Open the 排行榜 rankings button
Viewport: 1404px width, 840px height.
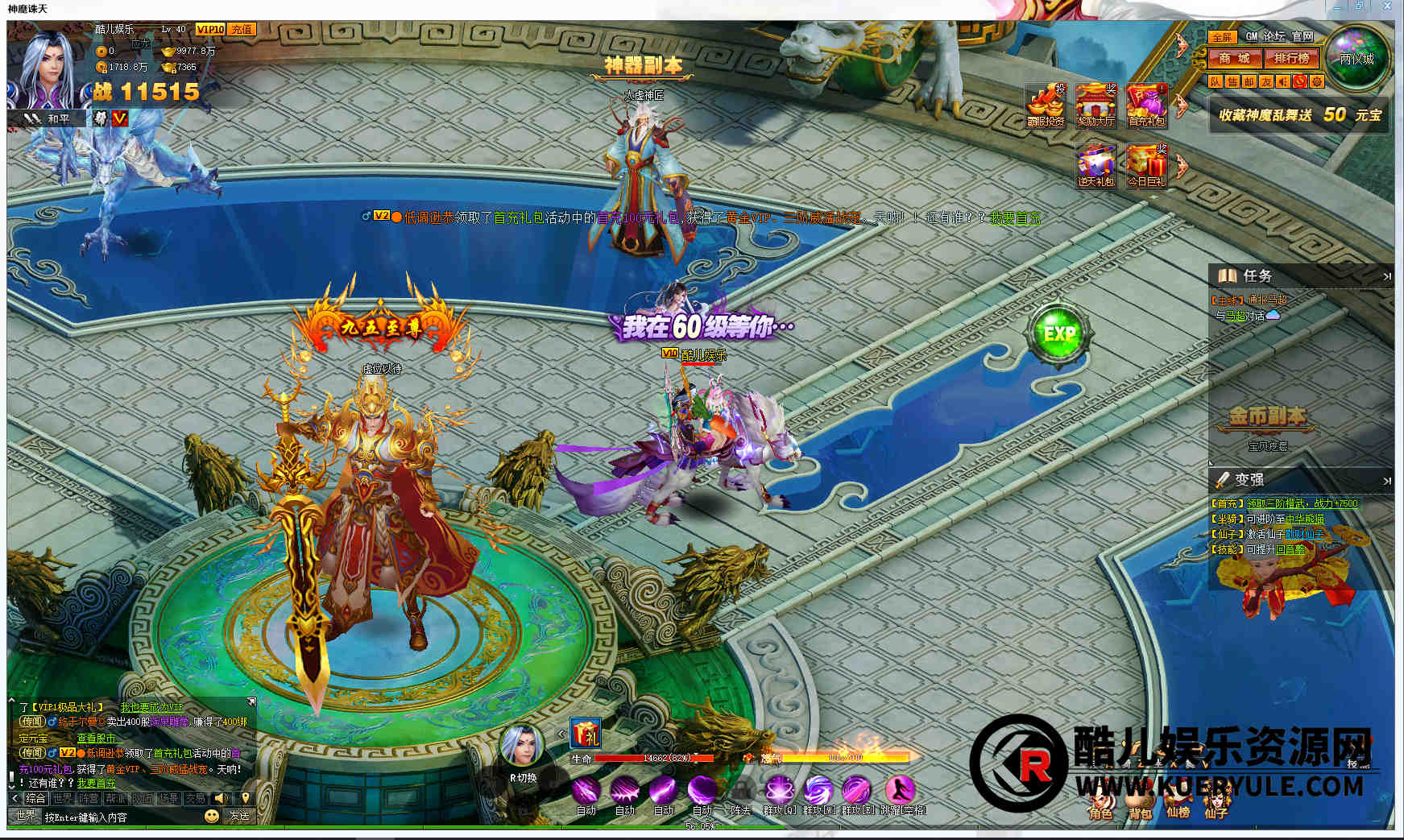pos(1291,58)
